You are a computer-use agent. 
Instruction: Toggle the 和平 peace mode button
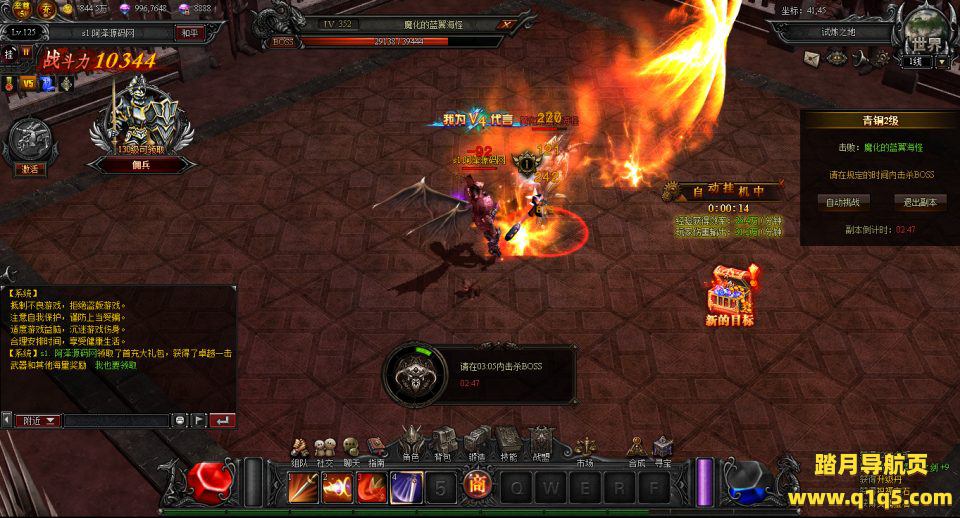[x=188, y=33]
